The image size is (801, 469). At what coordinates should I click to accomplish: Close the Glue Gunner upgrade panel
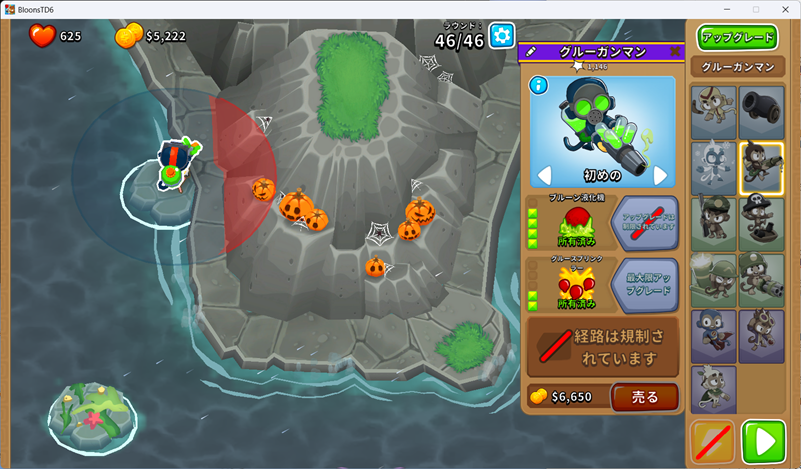point(675,51)
